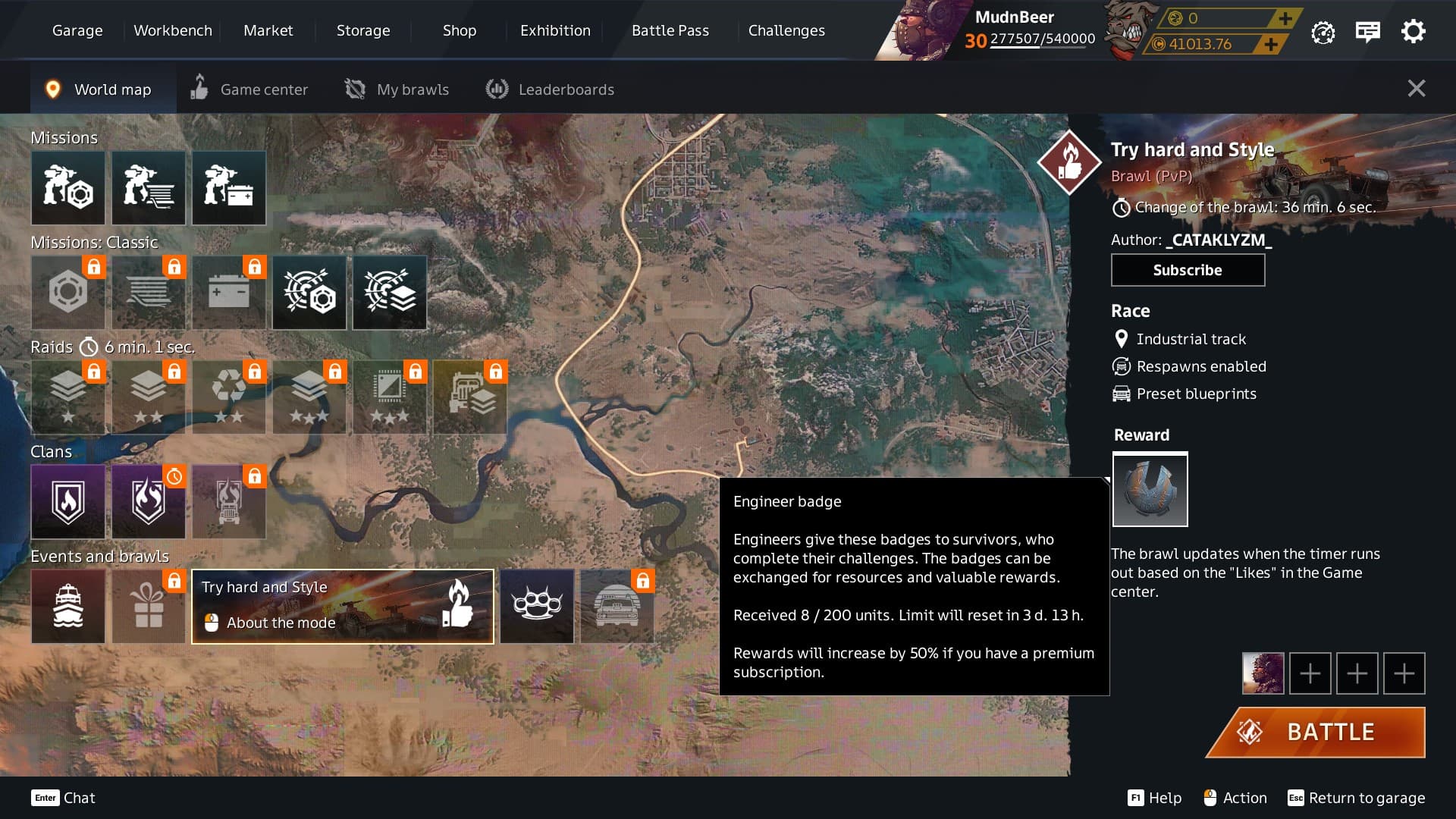Image resolution: width=1456 pixels, height=819 pixels.
Task: Close the world map screen
Action: pos(1416,89)
